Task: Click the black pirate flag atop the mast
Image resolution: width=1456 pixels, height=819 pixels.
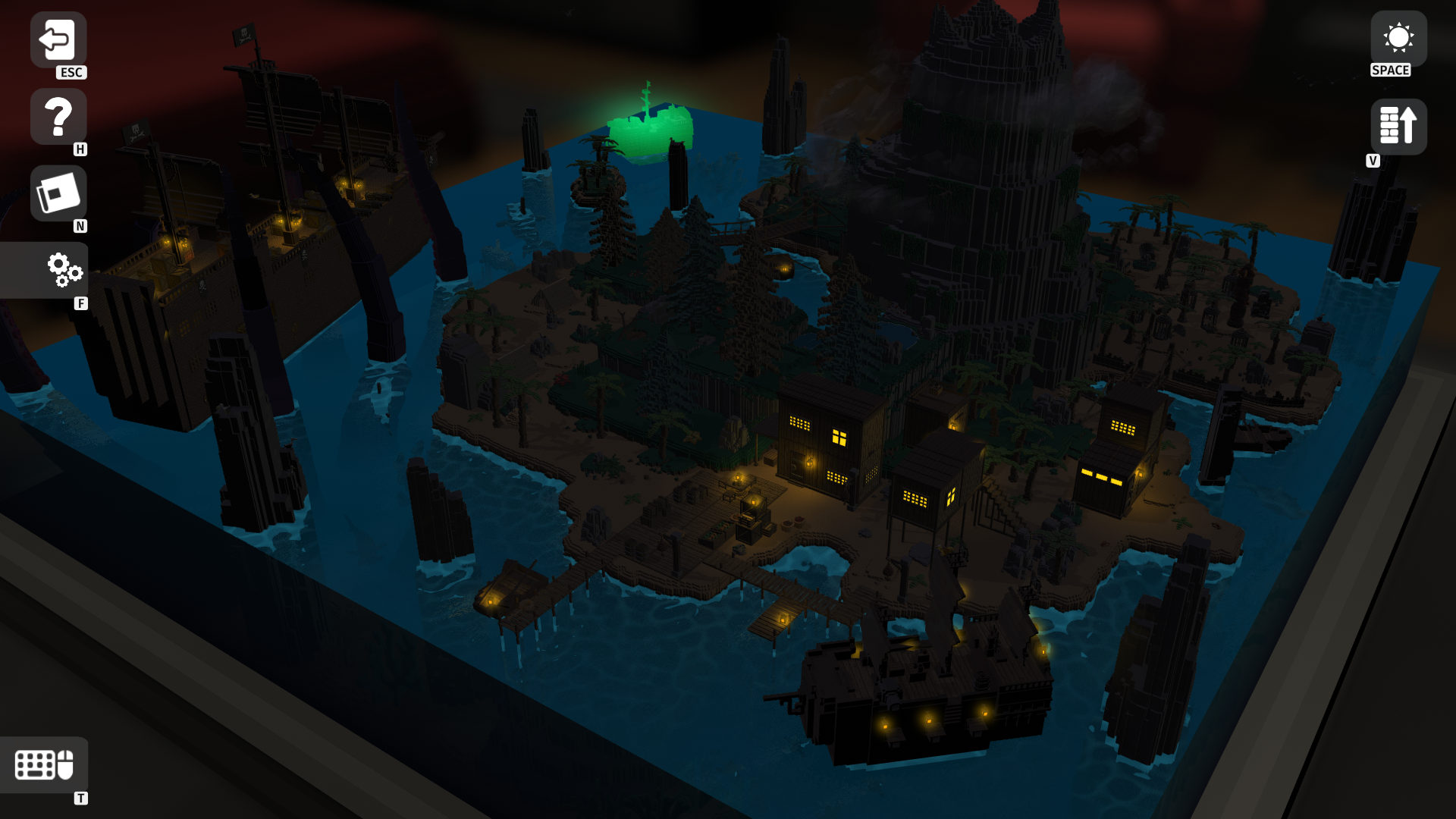Action: click(x=243, y=34)
